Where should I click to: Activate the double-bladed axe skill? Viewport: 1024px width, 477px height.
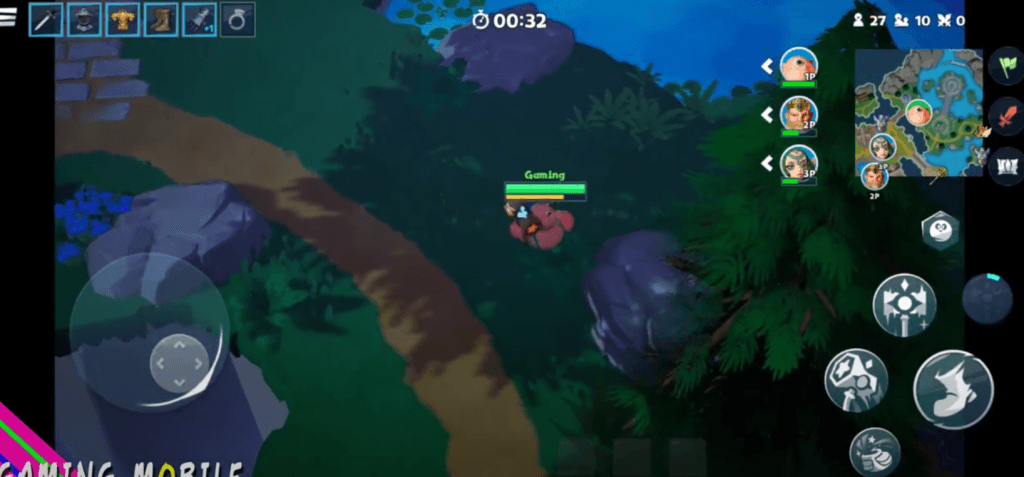click(904, 305)
